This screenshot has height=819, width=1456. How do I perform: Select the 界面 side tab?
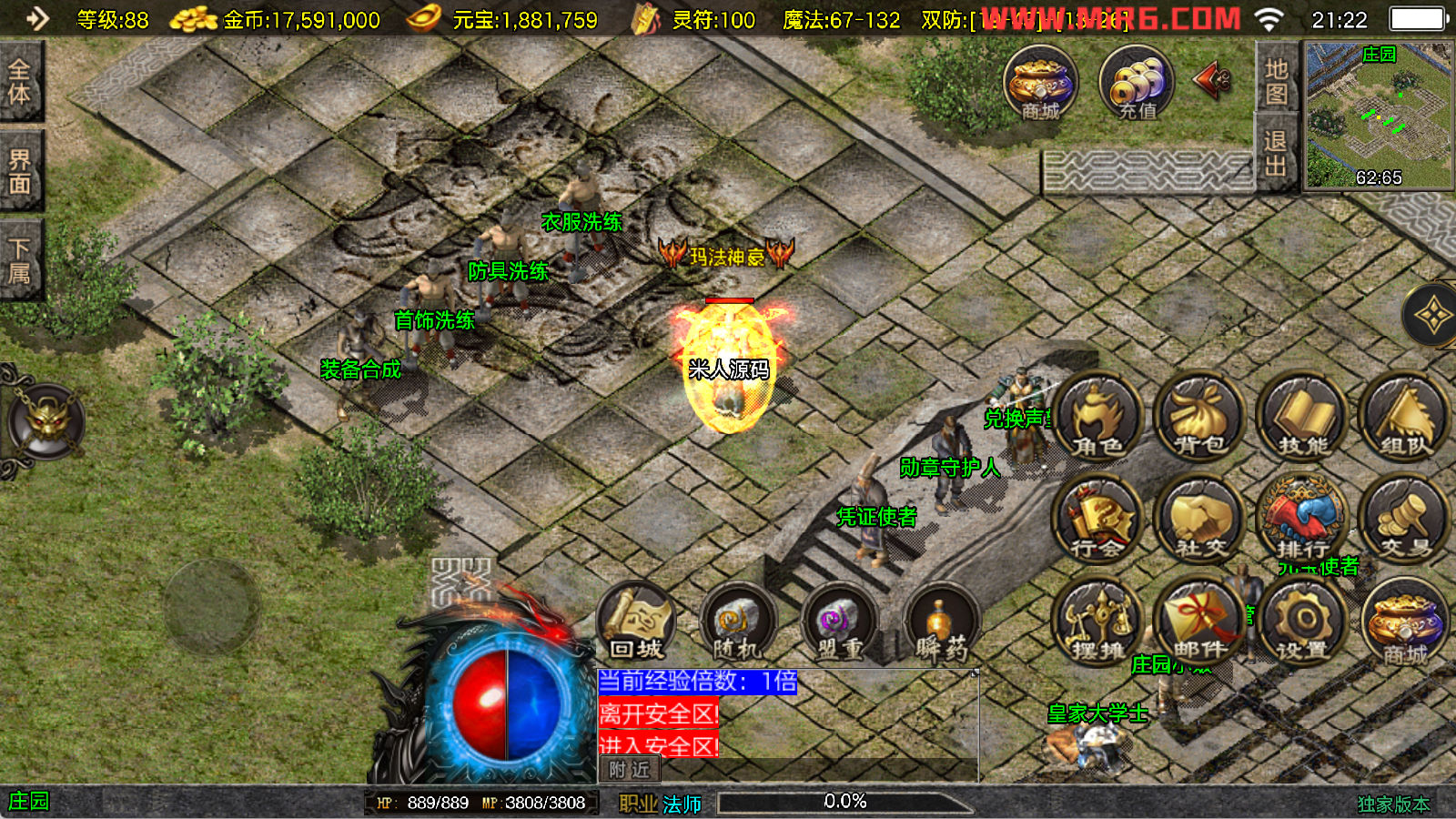20,171
